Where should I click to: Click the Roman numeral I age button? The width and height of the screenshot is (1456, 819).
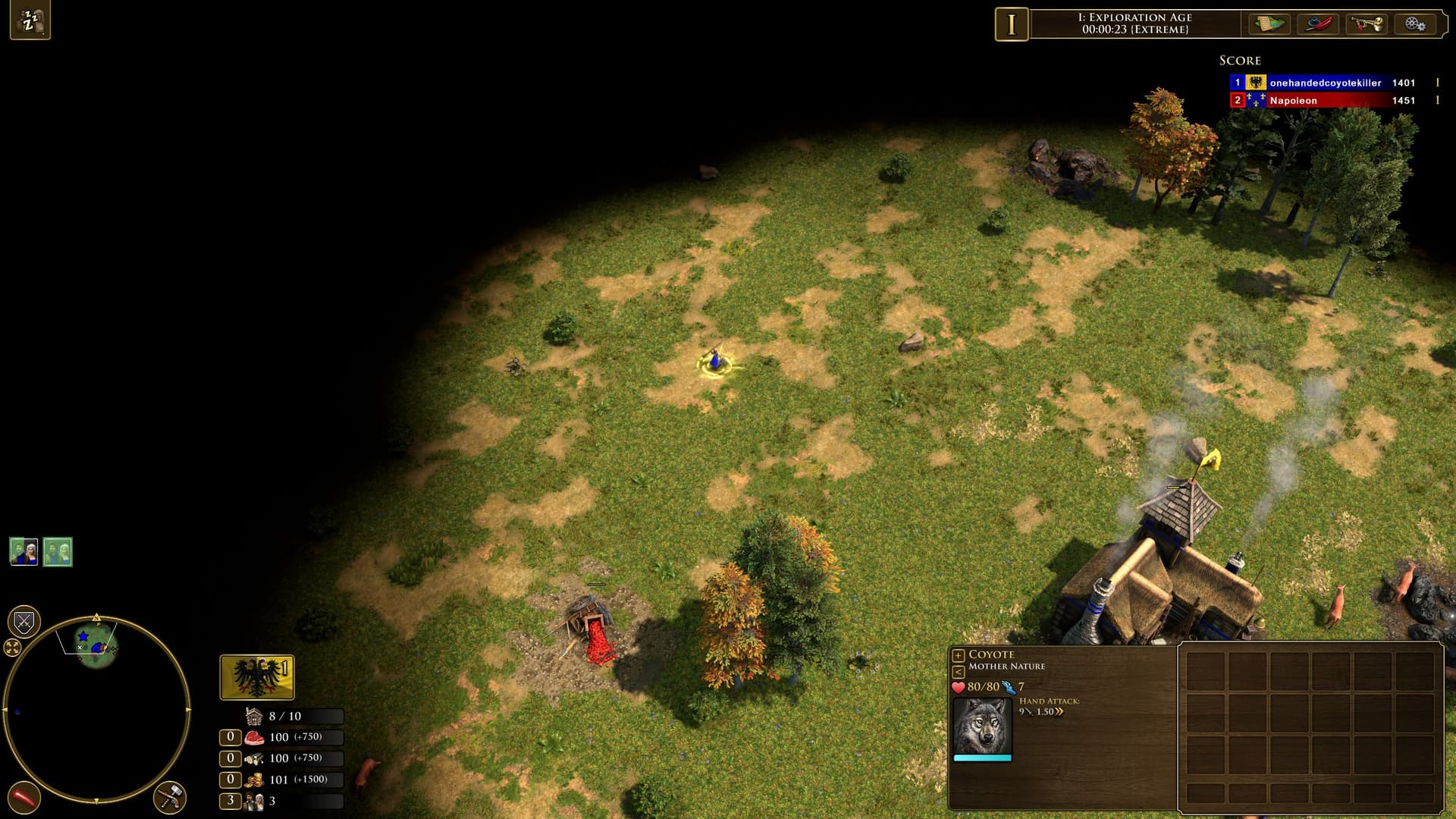point(1011,24)
